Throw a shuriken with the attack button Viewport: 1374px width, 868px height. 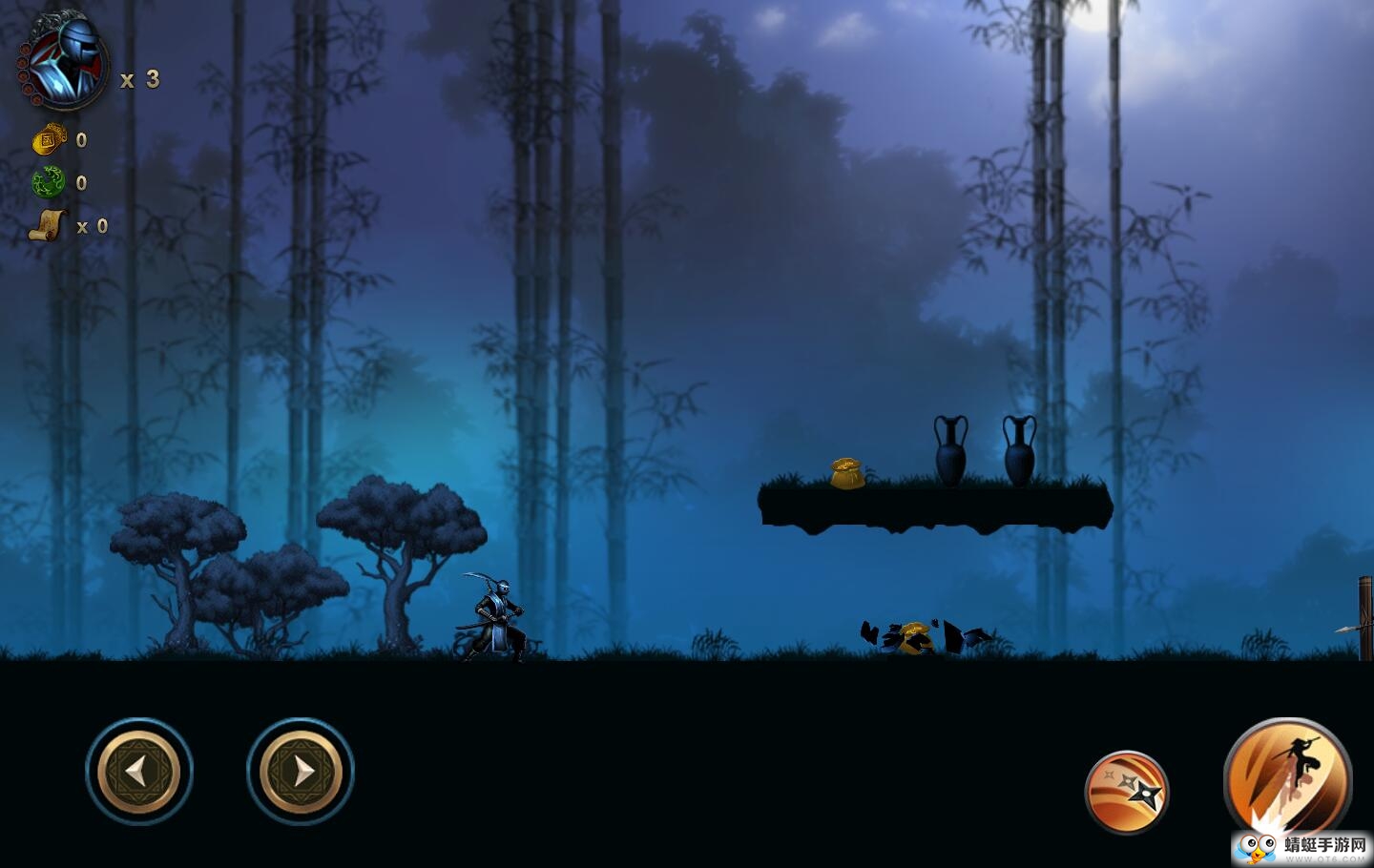[1127, 792]
